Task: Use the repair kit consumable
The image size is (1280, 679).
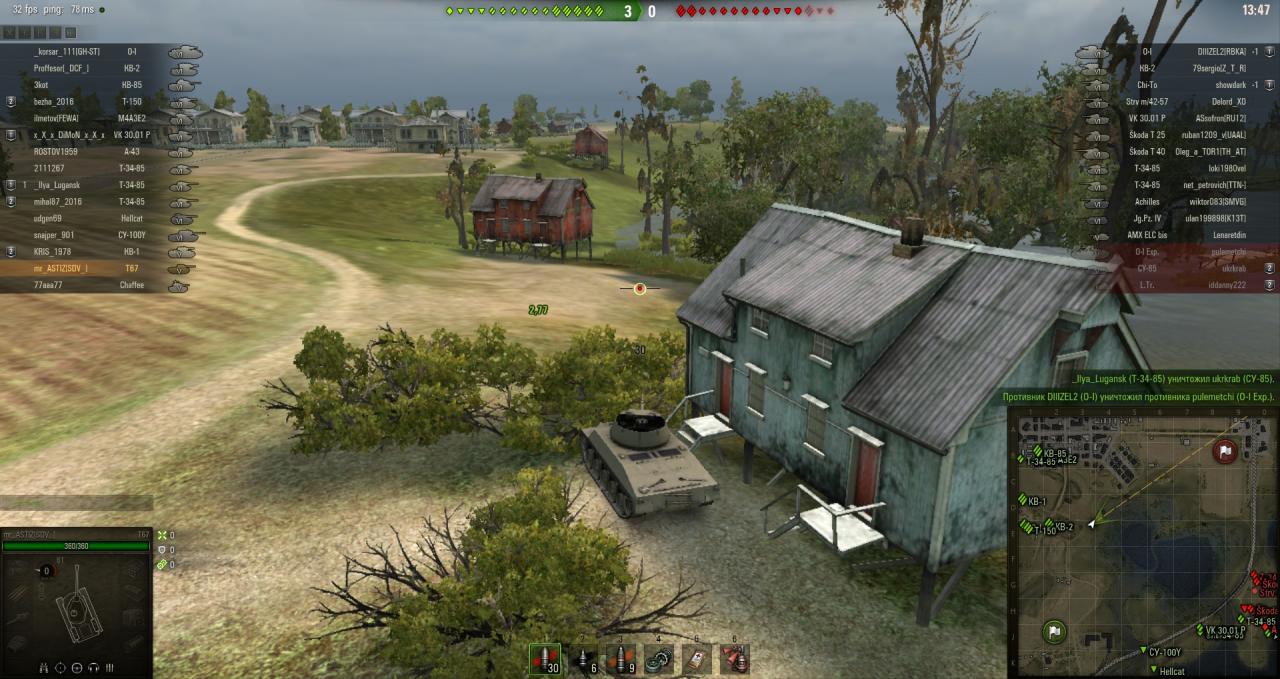Action: [660, 659]
